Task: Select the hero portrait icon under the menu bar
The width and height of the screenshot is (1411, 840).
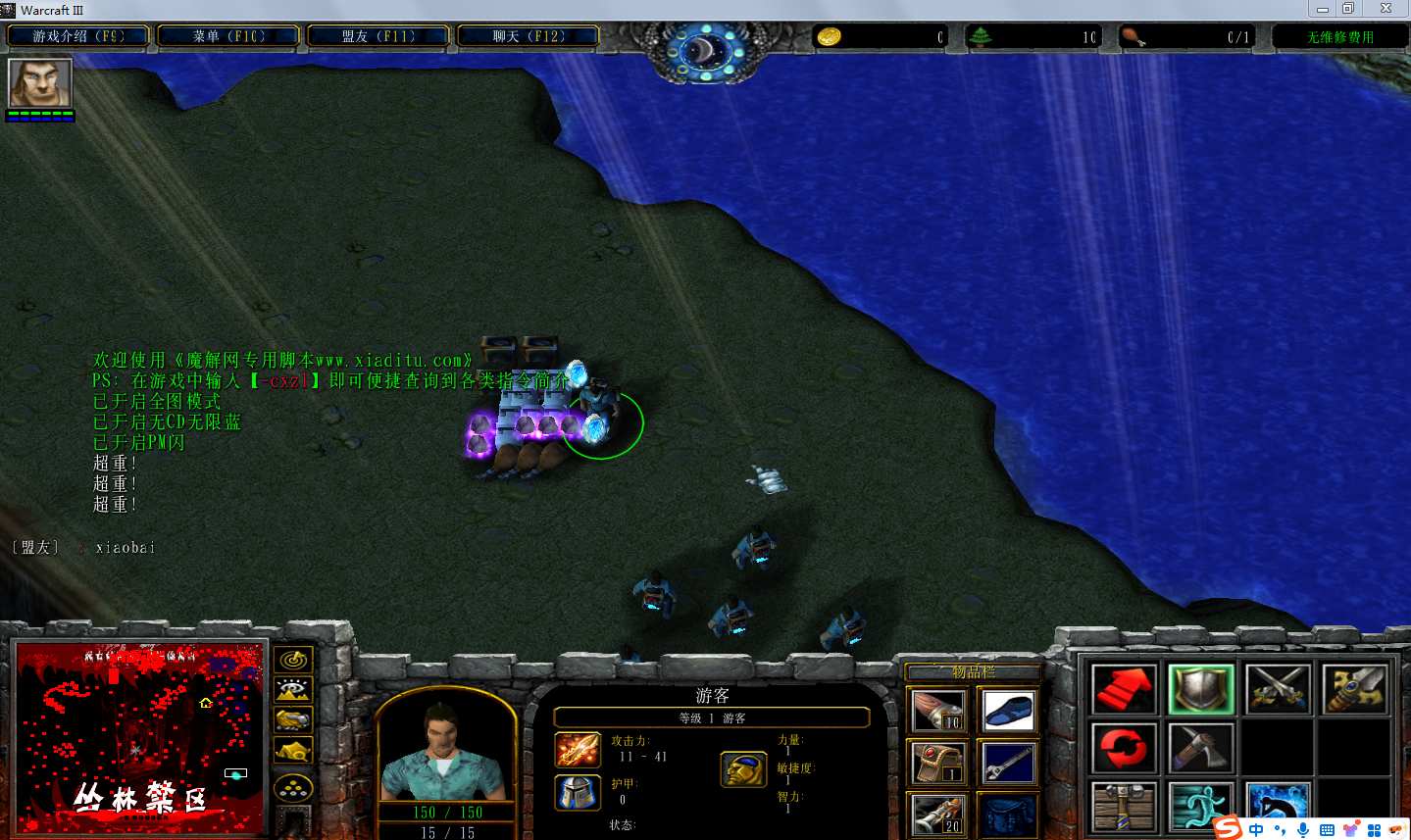Action: tap(40, 83)
